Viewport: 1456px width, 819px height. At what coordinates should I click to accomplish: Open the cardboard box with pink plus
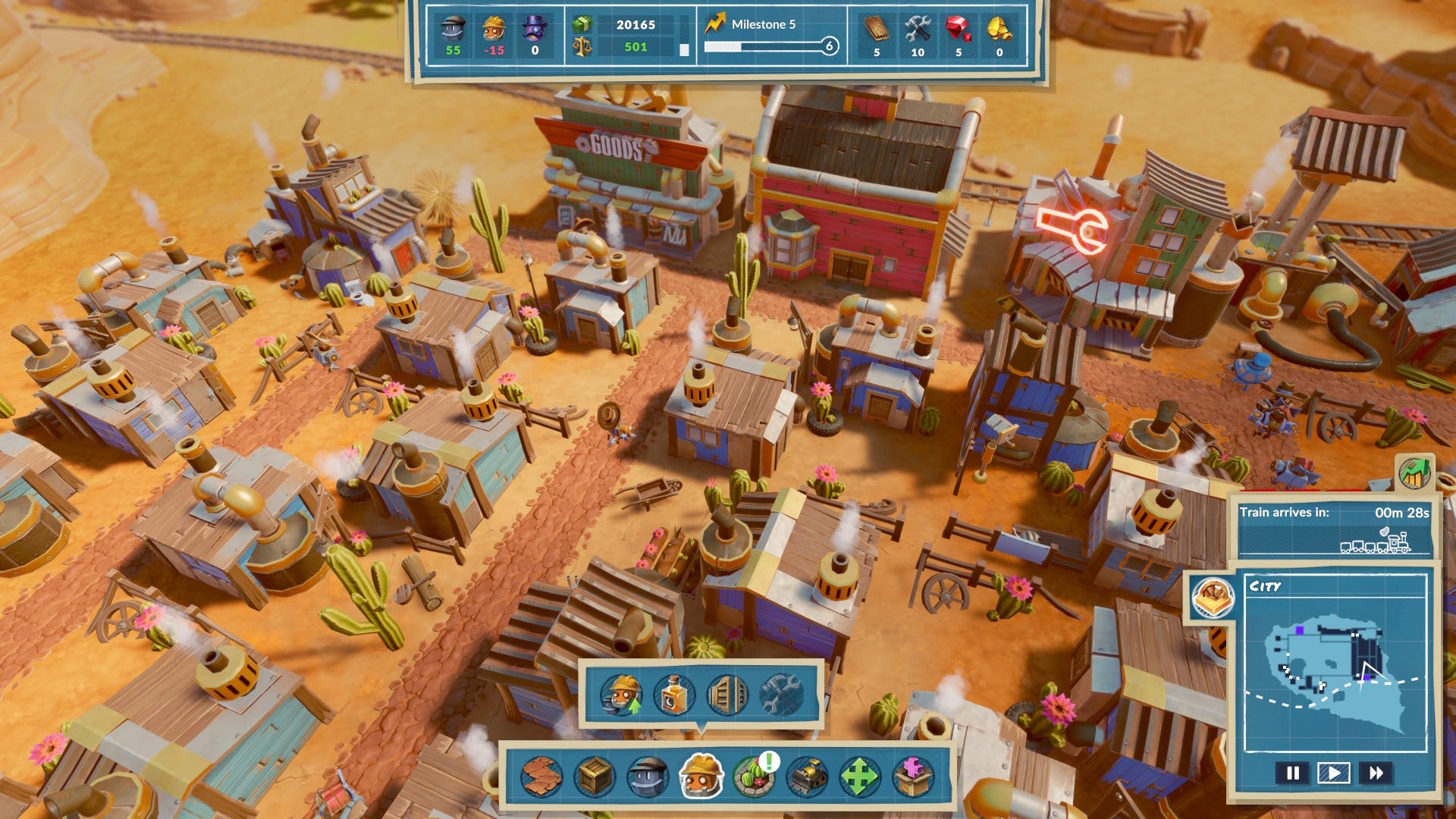coord(913,777)
